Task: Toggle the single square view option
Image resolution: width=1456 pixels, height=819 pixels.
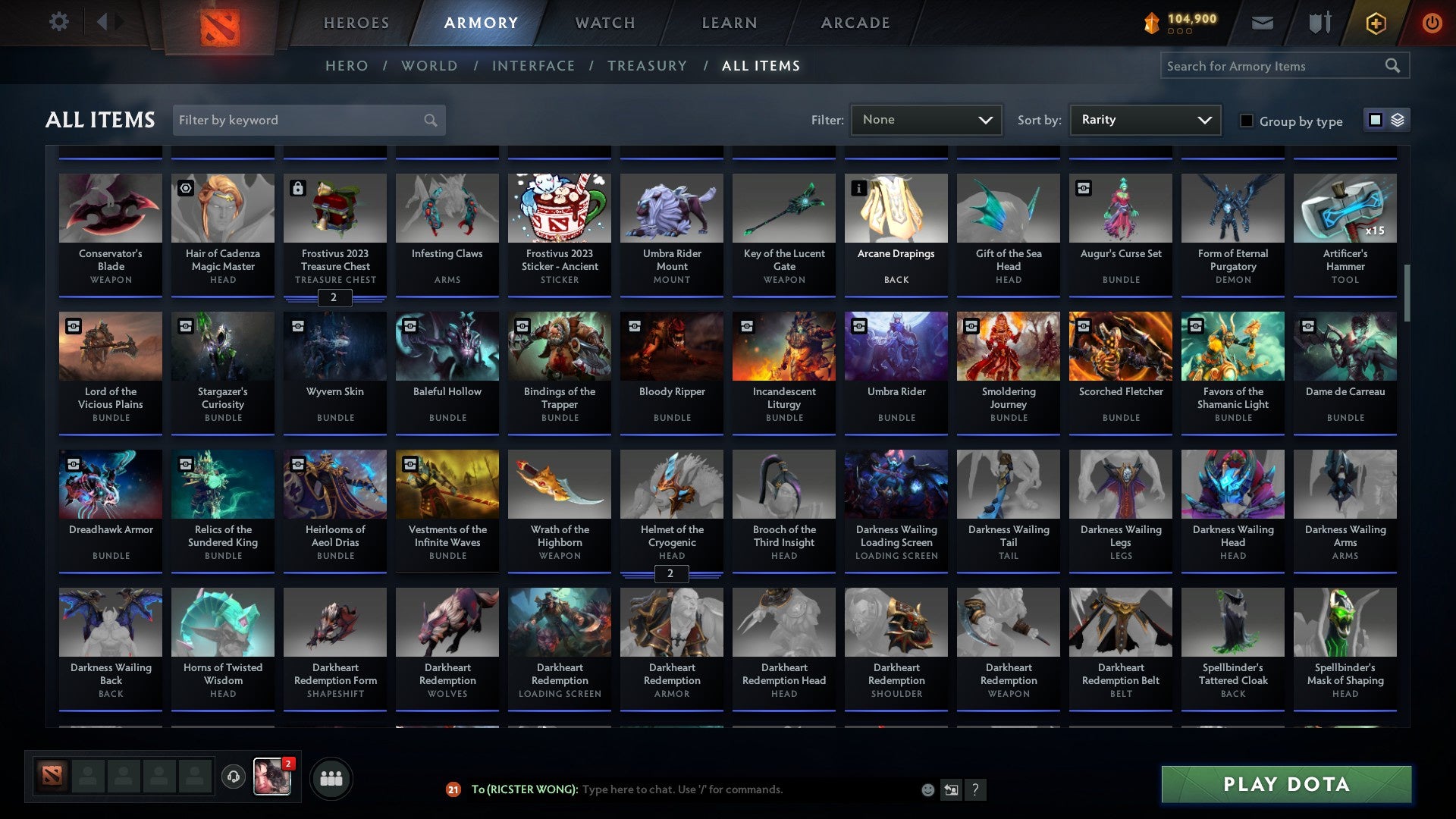Action: tap(1375, 120)
